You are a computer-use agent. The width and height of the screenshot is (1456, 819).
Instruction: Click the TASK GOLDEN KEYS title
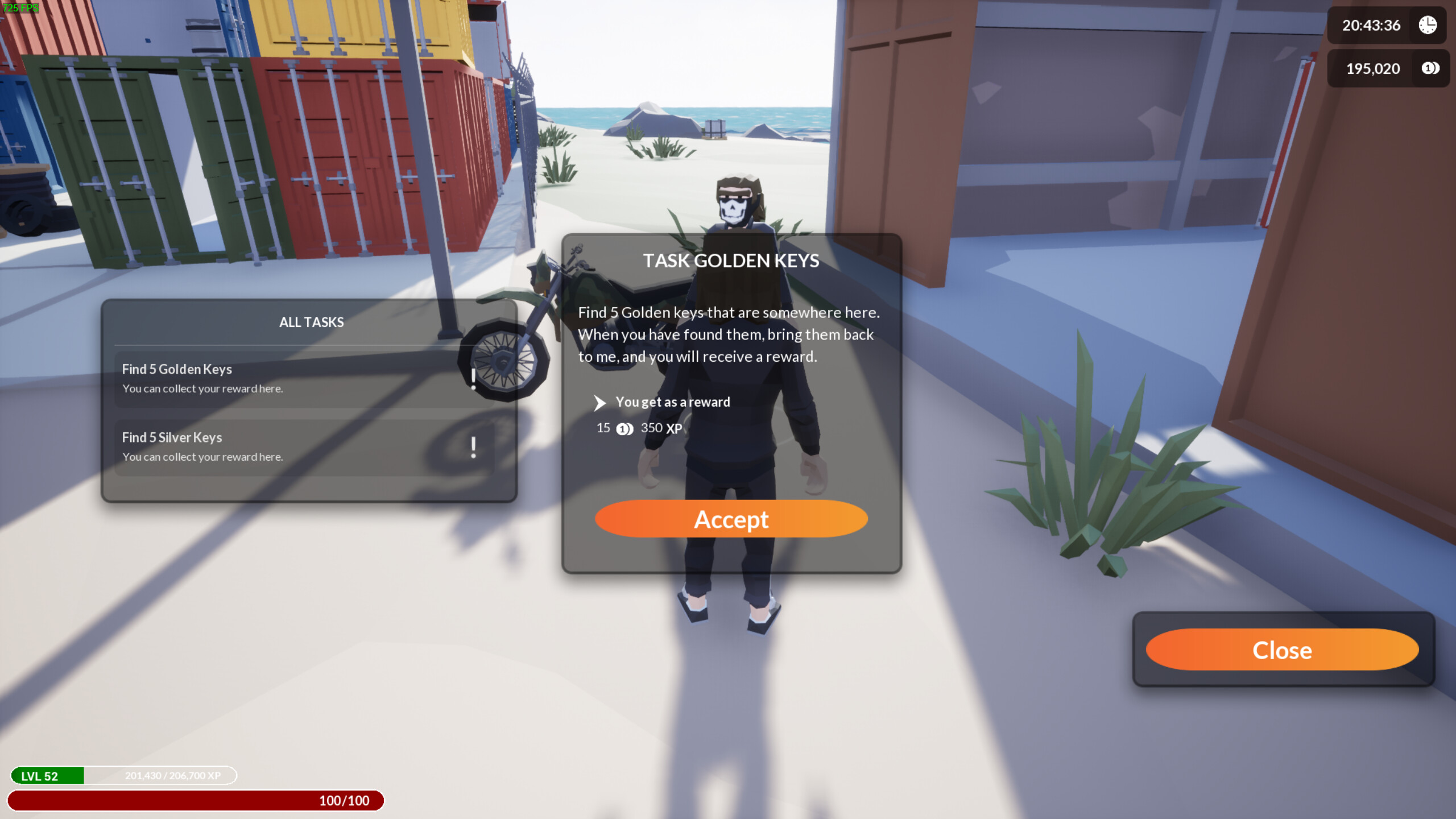click(731, 261)
